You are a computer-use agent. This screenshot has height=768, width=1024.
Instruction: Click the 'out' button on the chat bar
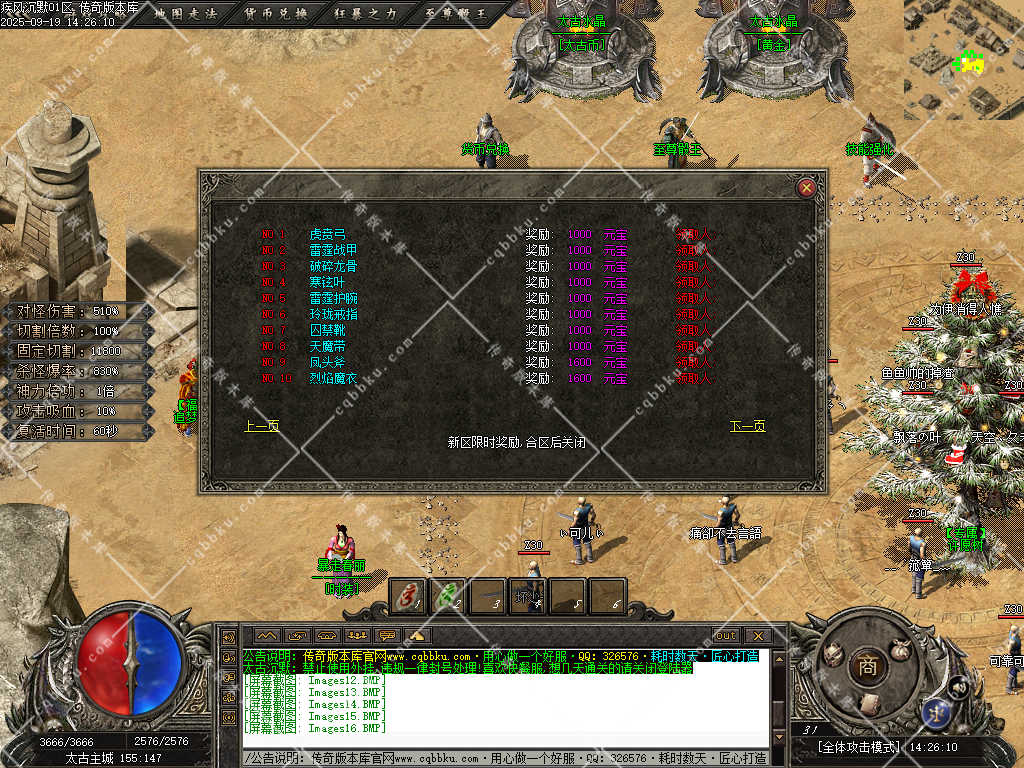click(725, 635)
